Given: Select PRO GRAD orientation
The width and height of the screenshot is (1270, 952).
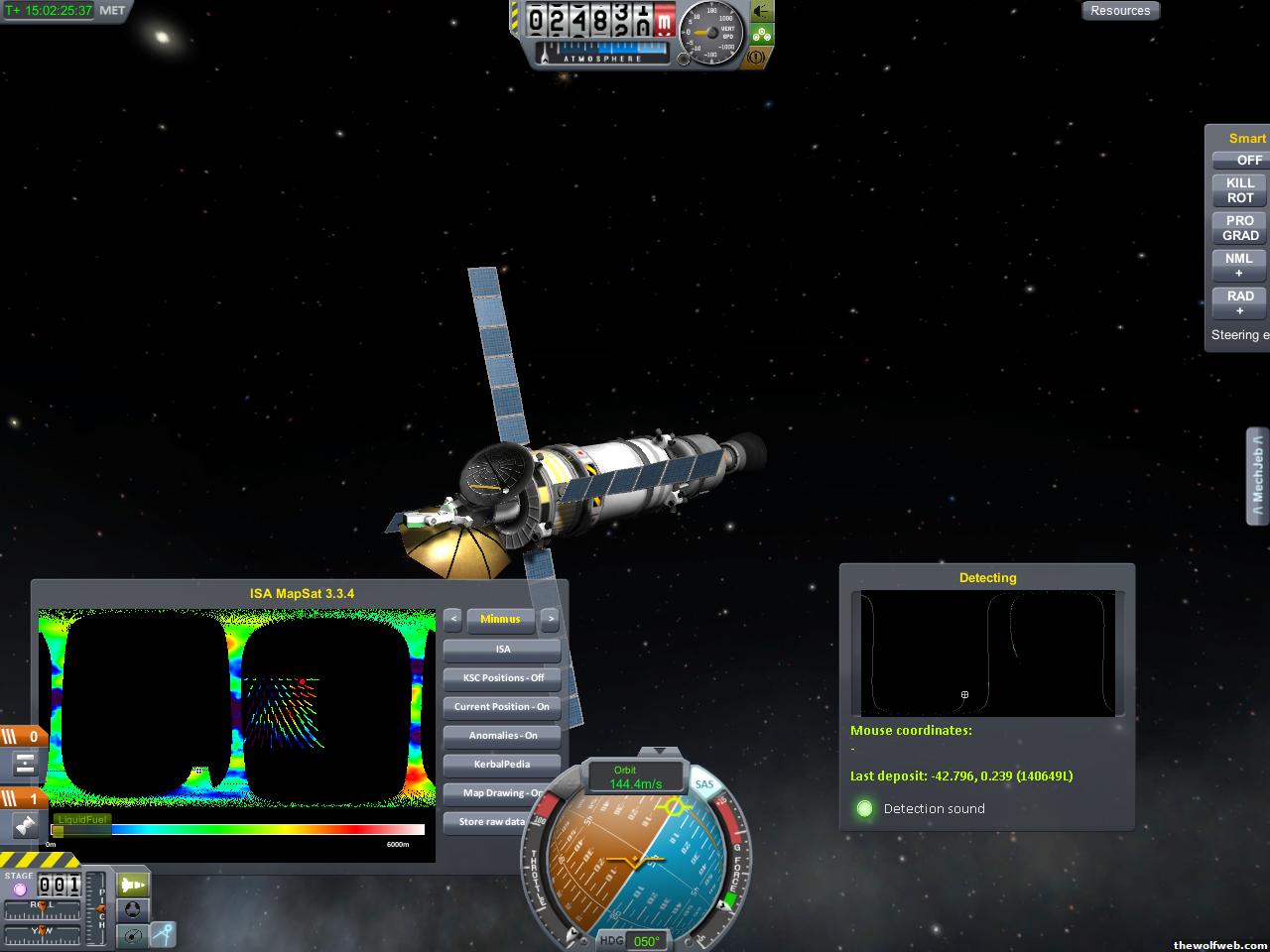Looking at the screenshot, I should (1240, 228).
